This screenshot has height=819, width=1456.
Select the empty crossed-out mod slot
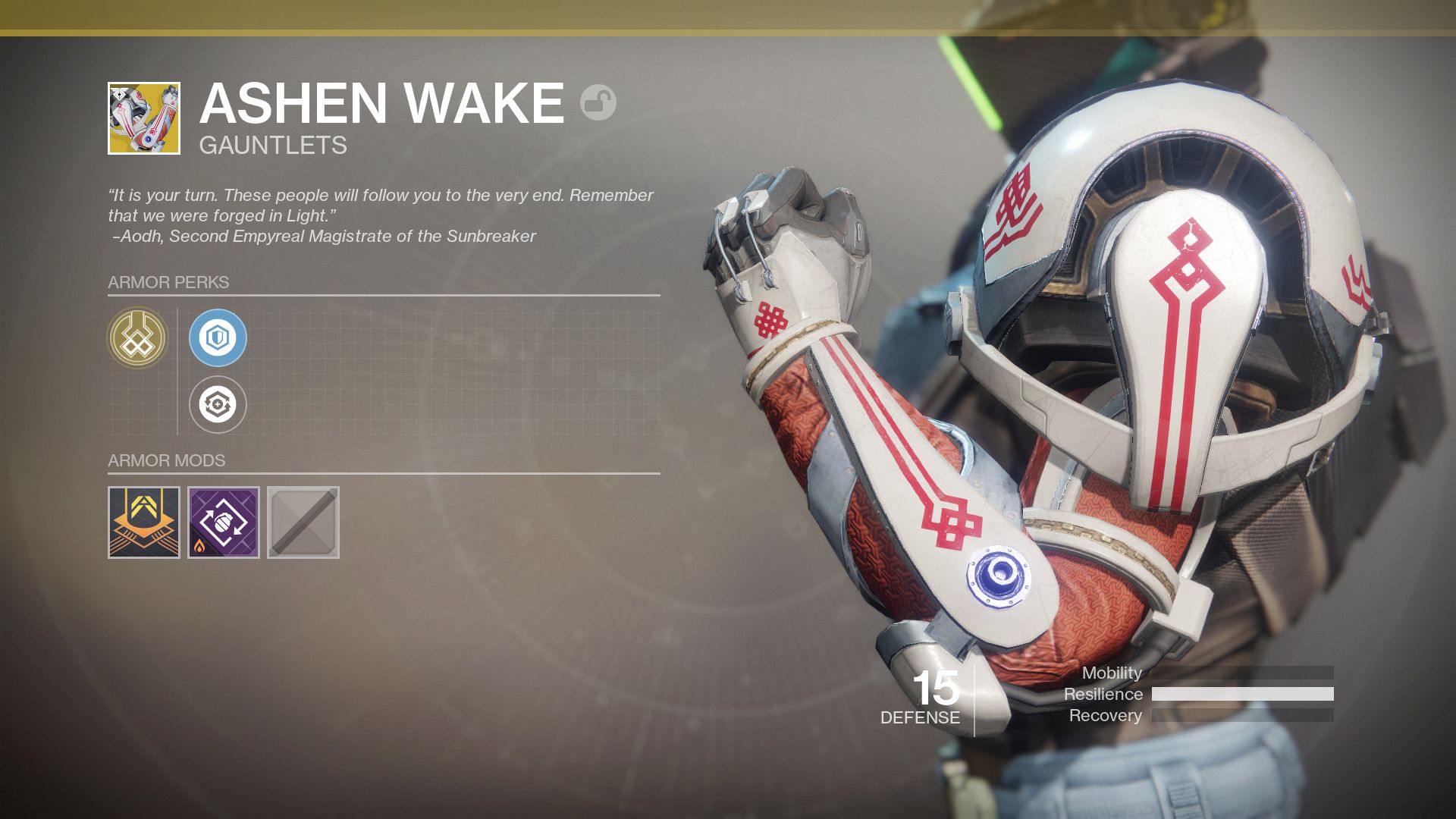click(303, 522)
